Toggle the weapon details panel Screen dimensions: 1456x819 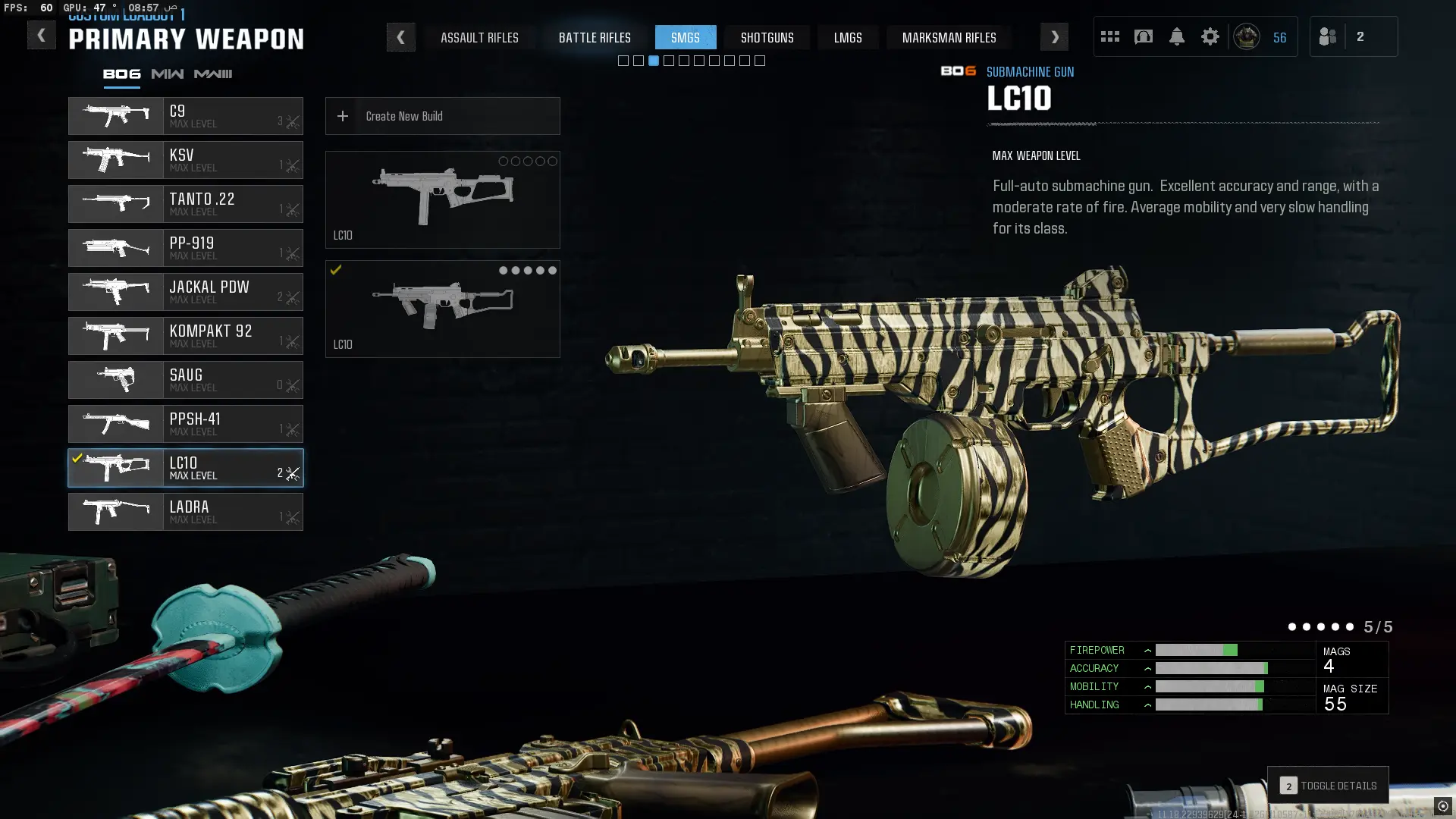[1328, 786]
